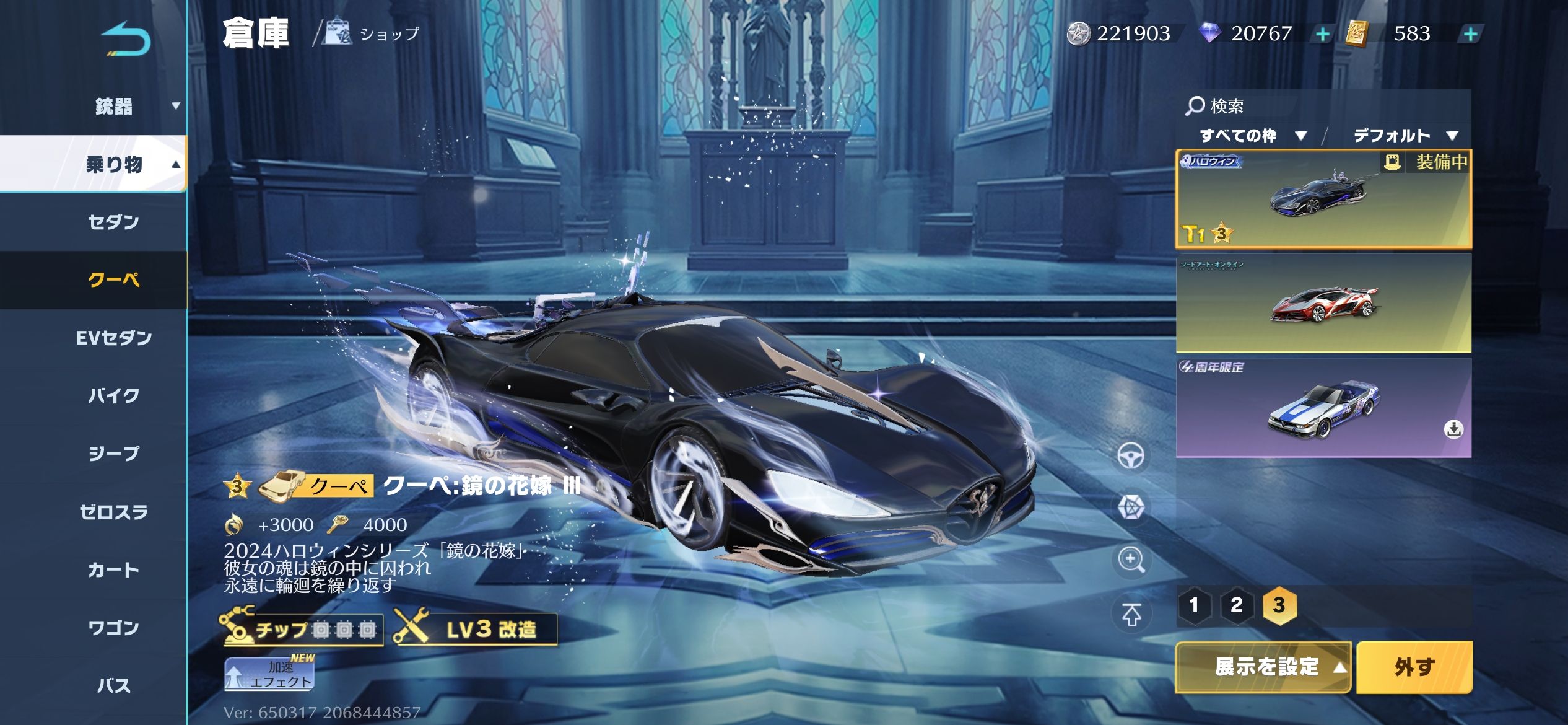Switch to upgrade level 2
Image resolution: width=1568 pixels, height=725 pixels.
[x=1236, y=605]
